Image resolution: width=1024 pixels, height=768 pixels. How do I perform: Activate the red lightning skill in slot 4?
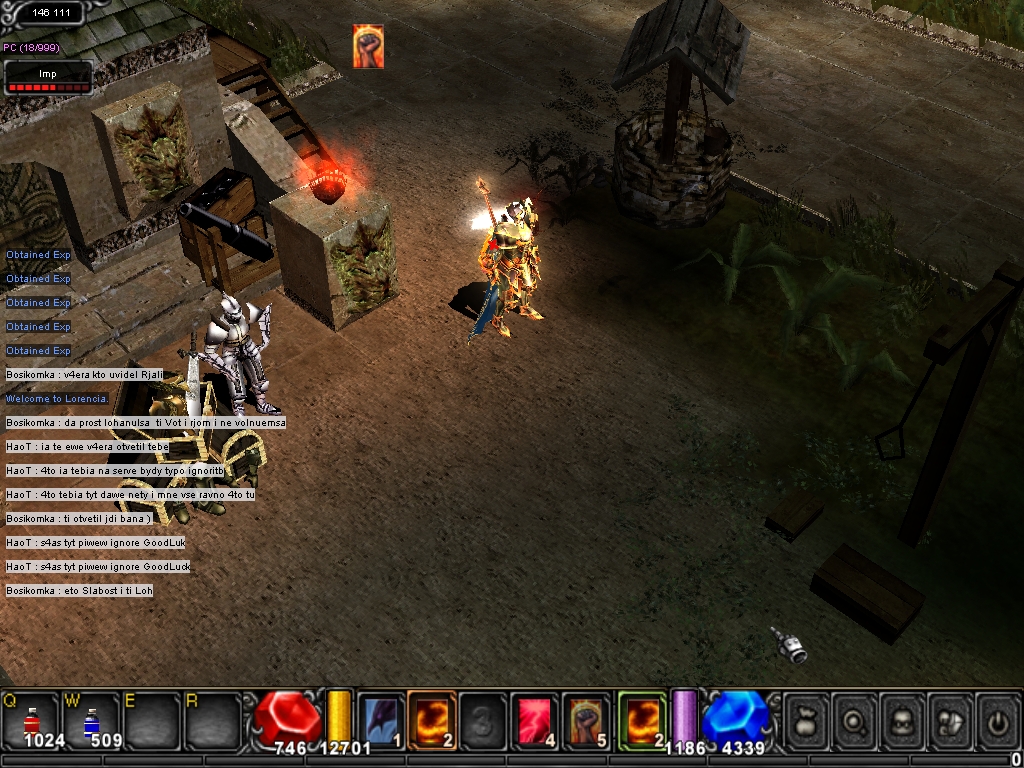[x=535, y=720]
